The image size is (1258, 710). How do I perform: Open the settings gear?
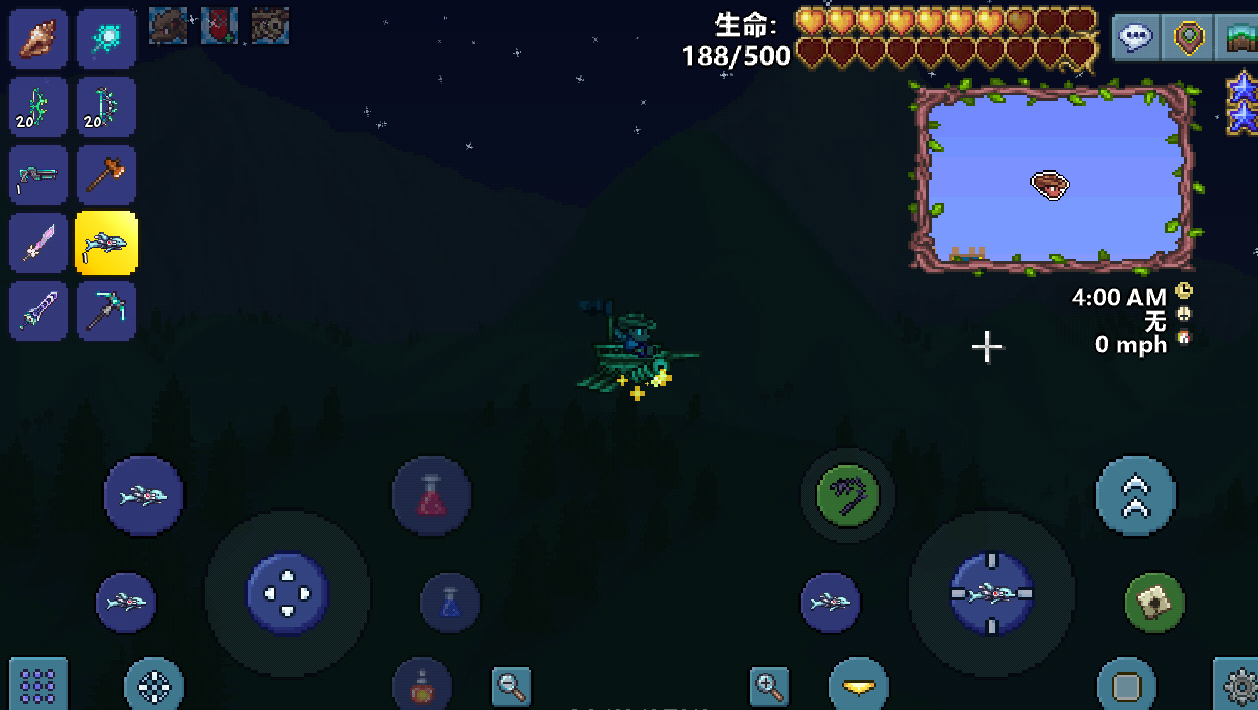pyautogui.click(x=1238, y=686)
